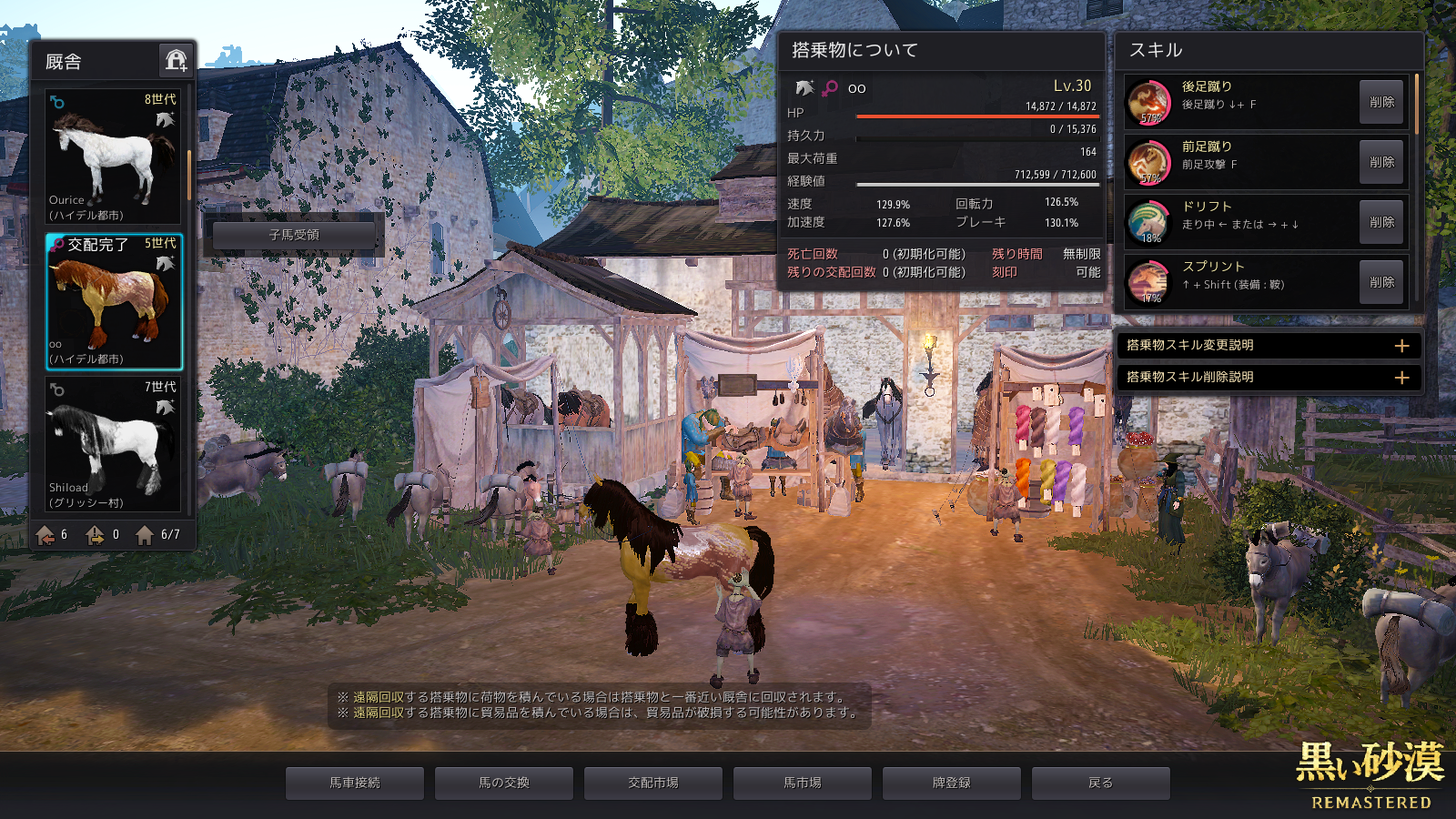The image size is (1456, 819).
Task: Choose 牌登録 in the bottom bar
Action: 952,783
